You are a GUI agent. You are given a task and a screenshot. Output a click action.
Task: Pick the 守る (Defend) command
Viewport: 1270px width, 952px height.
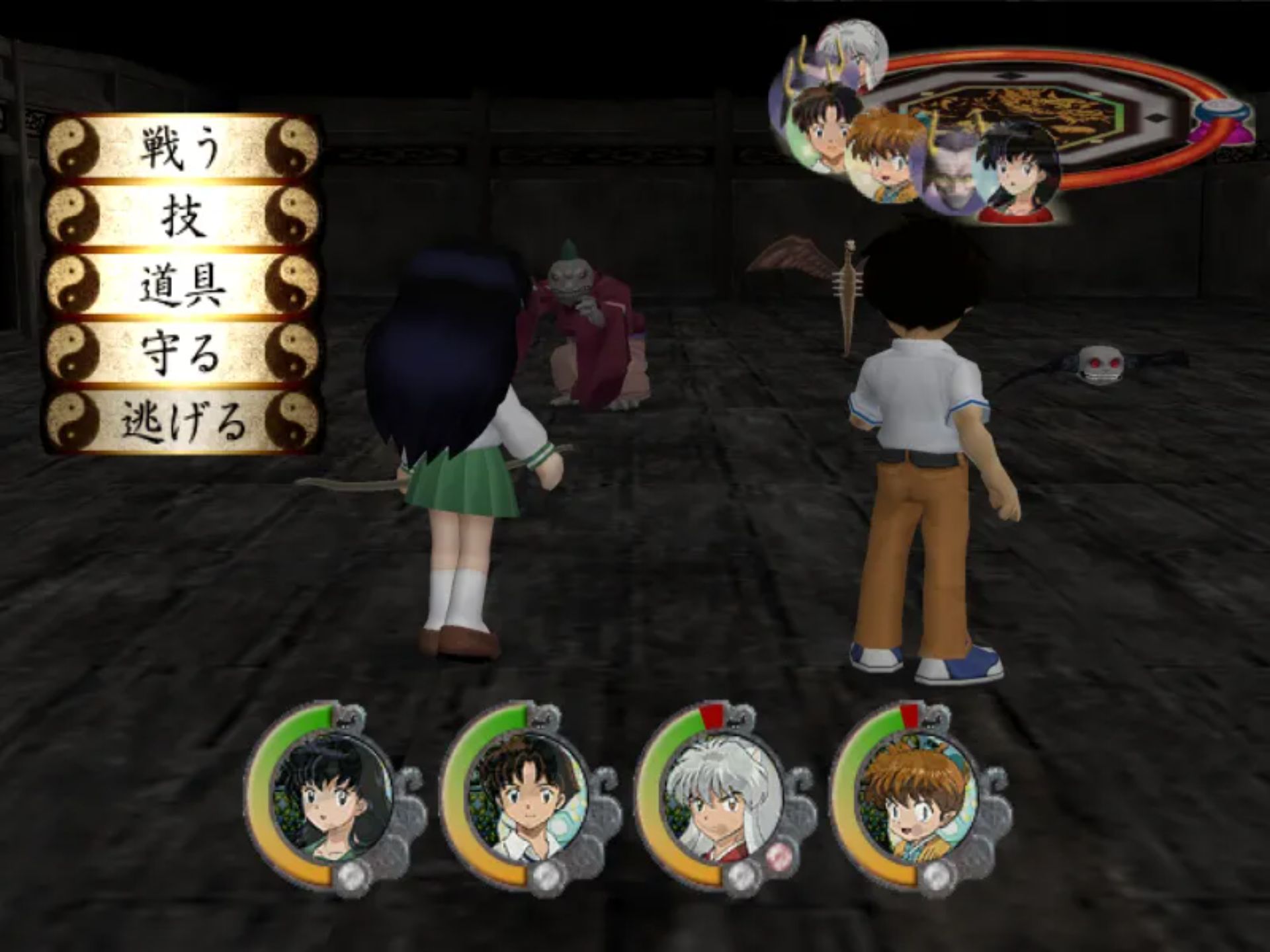(182, 352)
